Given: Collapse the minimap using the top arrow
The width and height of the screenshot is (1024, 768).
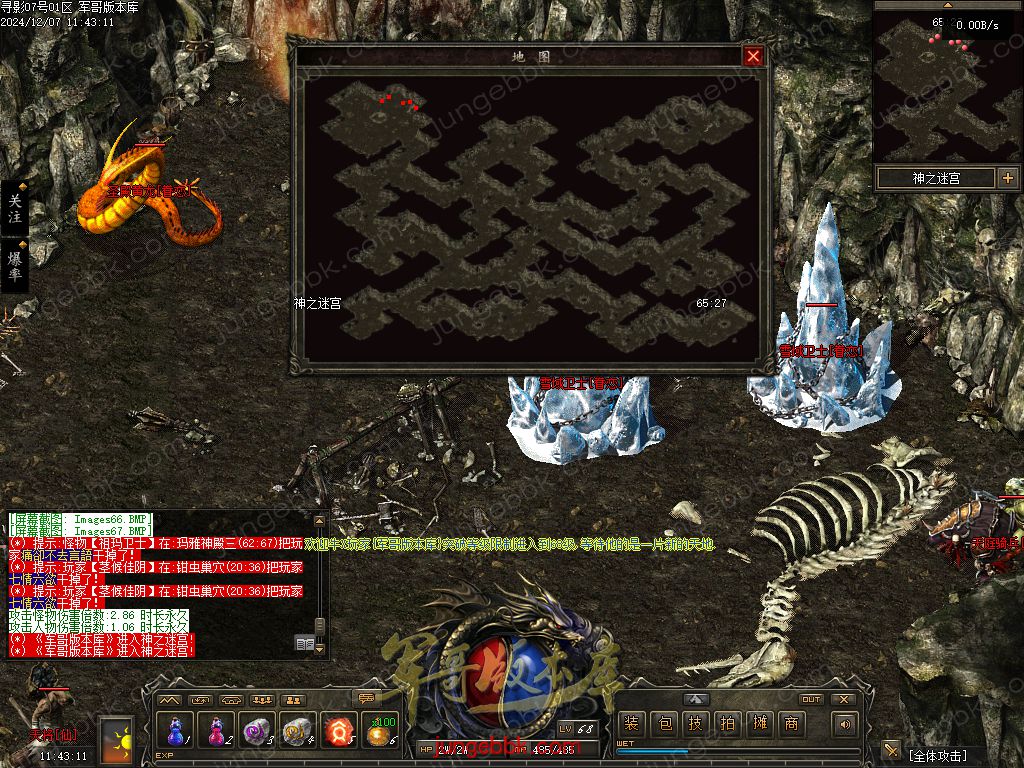Looking at the screenshot, I should [946, 5].
